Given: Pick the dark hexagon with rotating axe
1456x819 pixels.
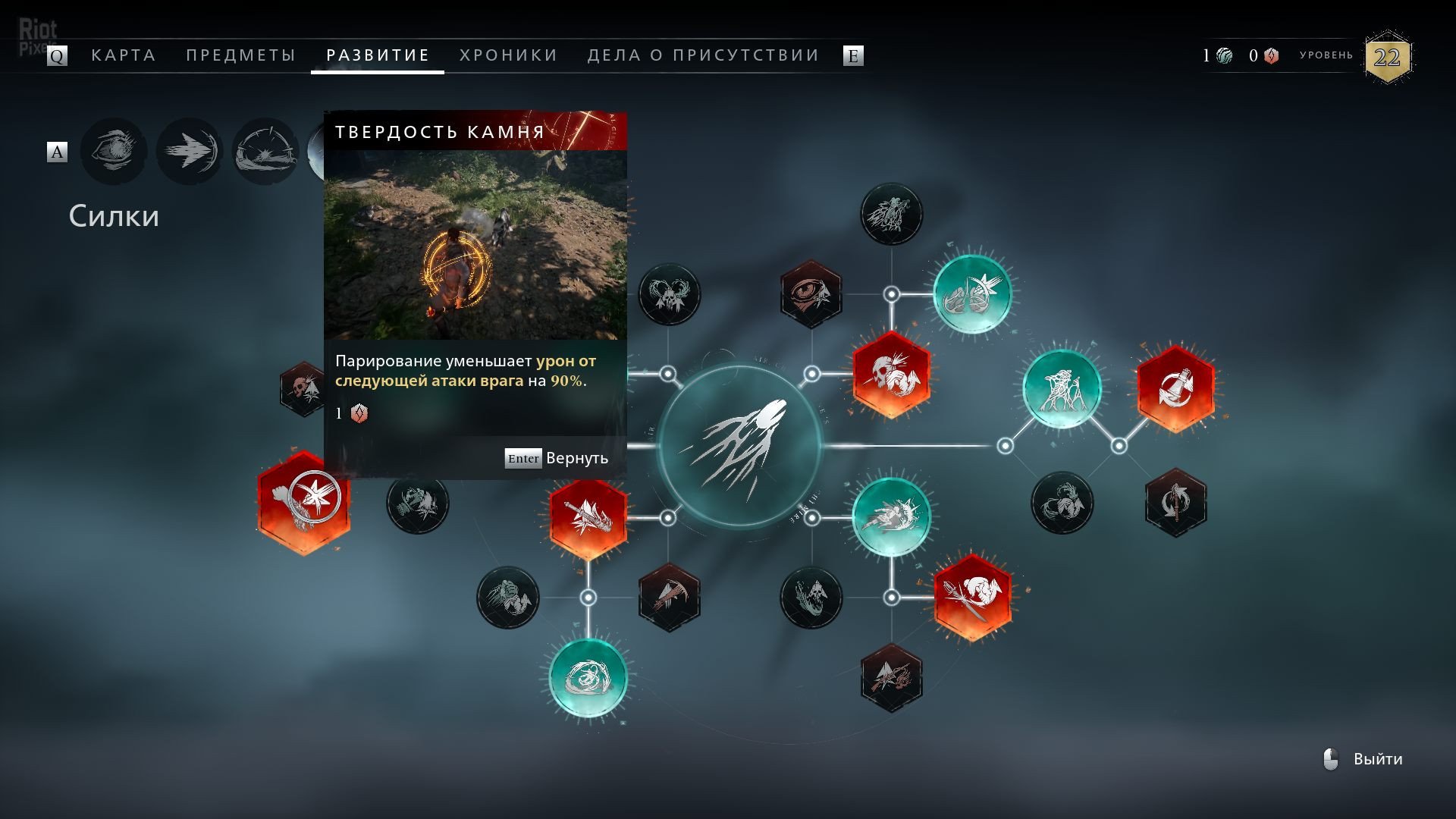Looking at the screenshot, I should pyautogui.click(x=1175, y=502).
